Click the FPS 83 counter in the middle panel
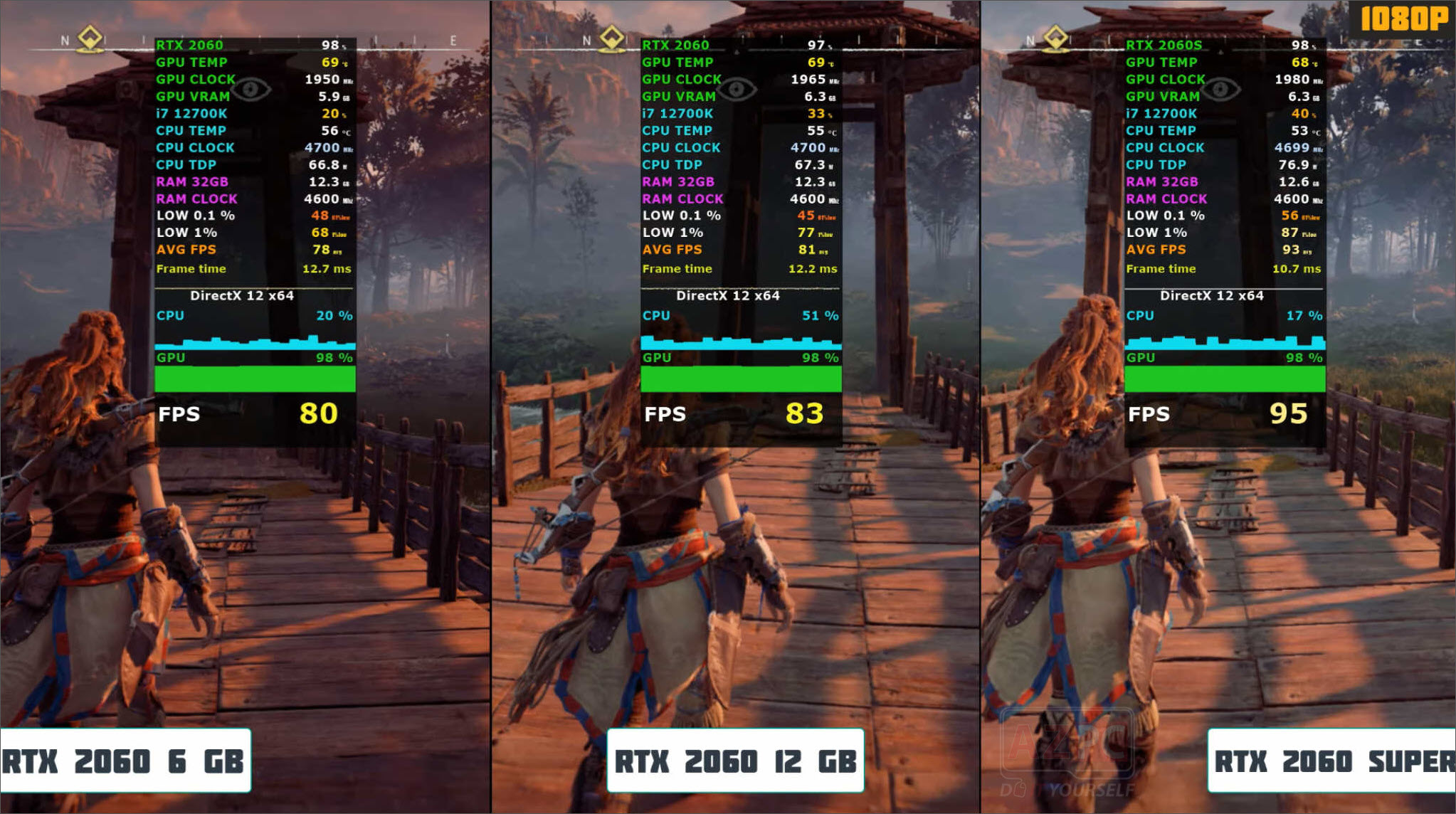This screenshot has height=814, width=1456. pos(805,413)
